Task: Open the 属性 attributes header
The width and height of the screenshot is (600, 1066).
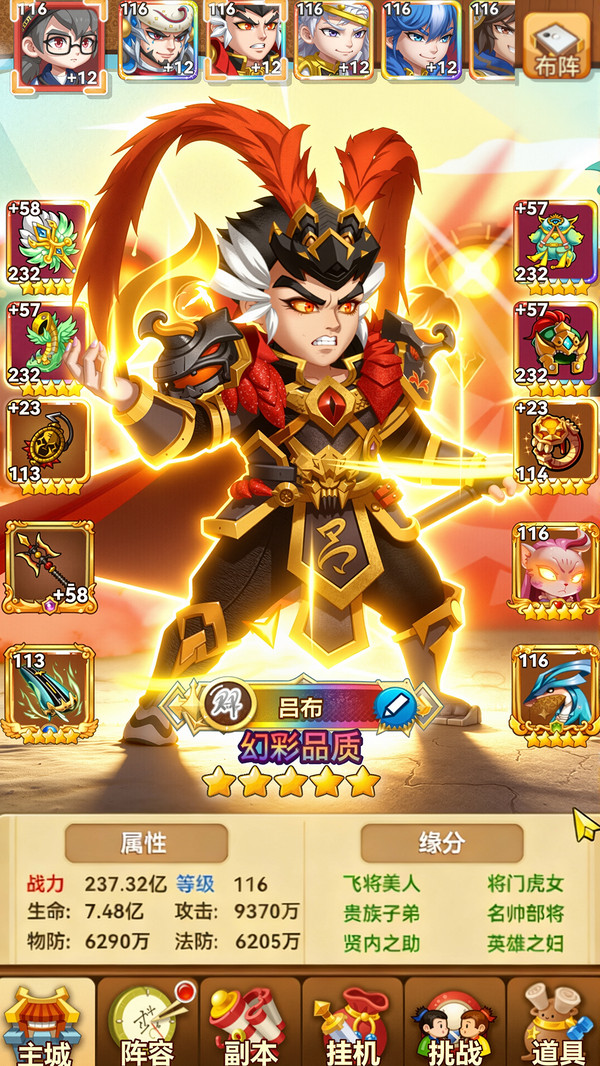Action: [x=146, y=843]
